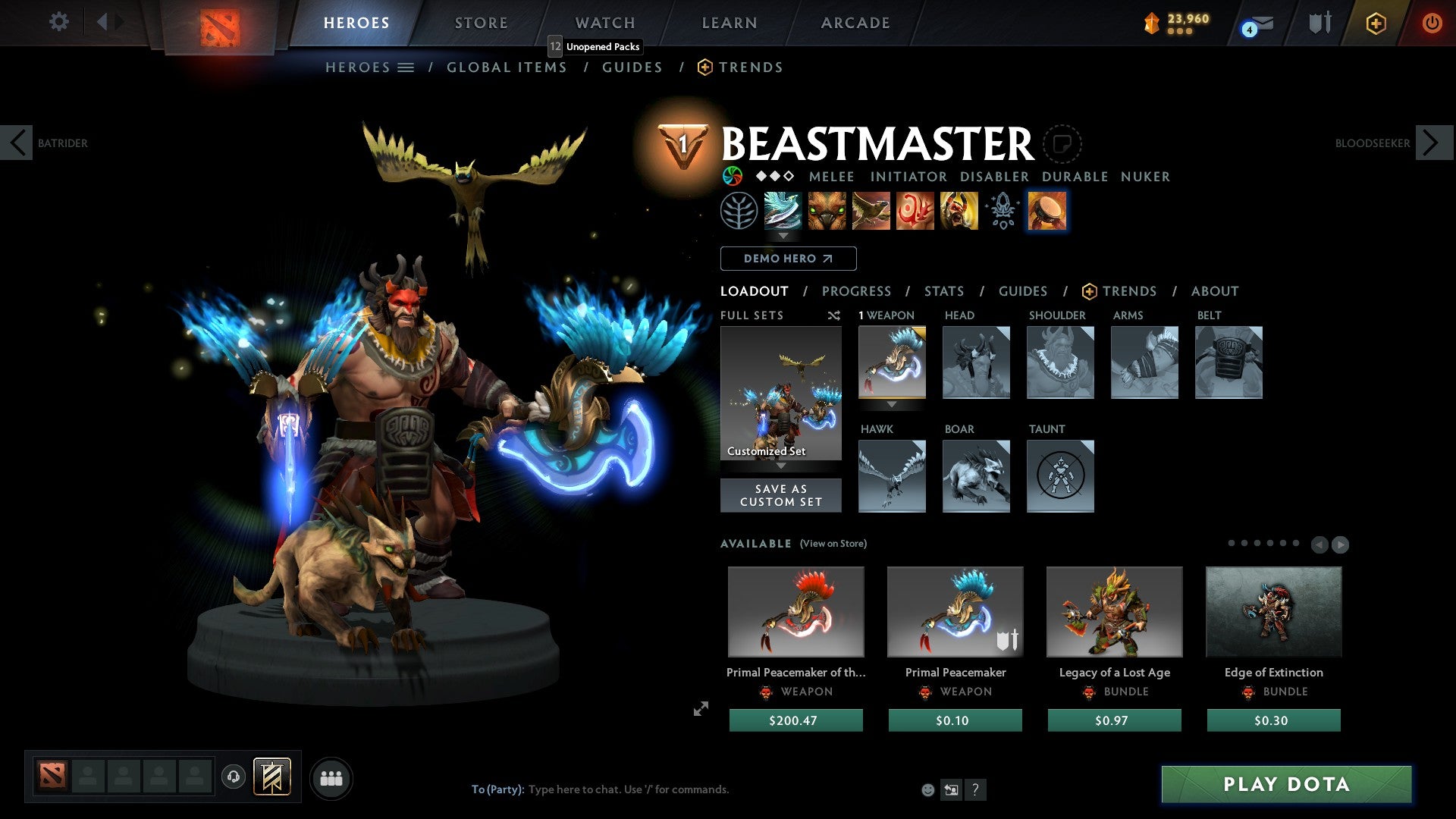The width and height of the screenshot is (1456, 819).
Task: Click the Demo Hero button
Action: coord(789,258)
